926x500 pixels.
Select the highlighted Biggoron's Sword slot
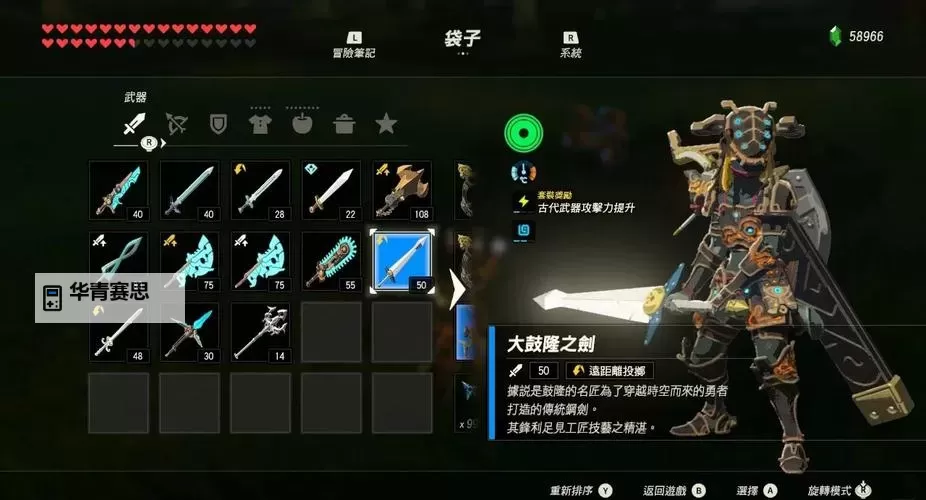pos(402,261)
